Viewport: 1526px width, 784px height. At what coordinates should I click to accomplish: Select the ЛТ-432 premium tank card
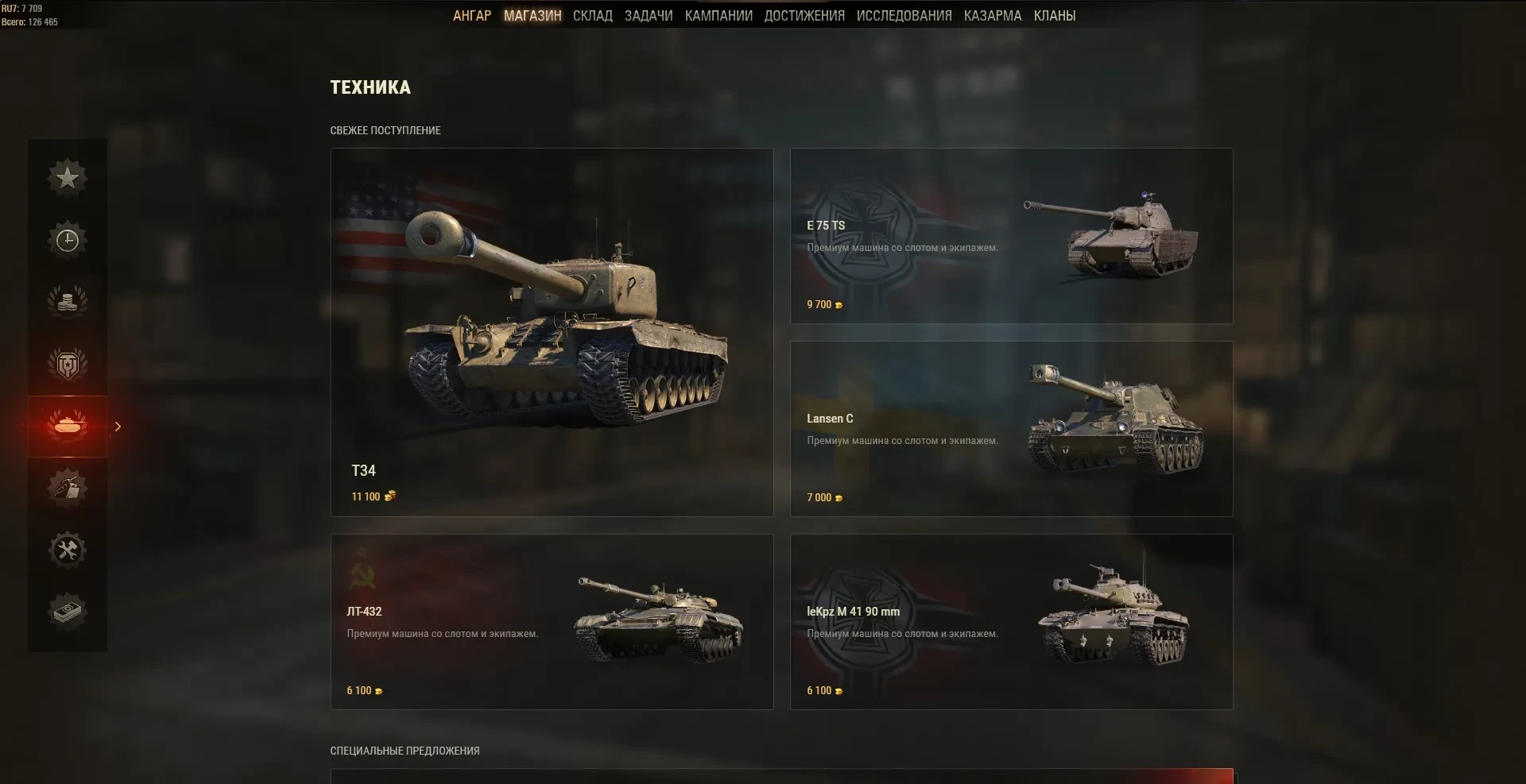point(552,621)
